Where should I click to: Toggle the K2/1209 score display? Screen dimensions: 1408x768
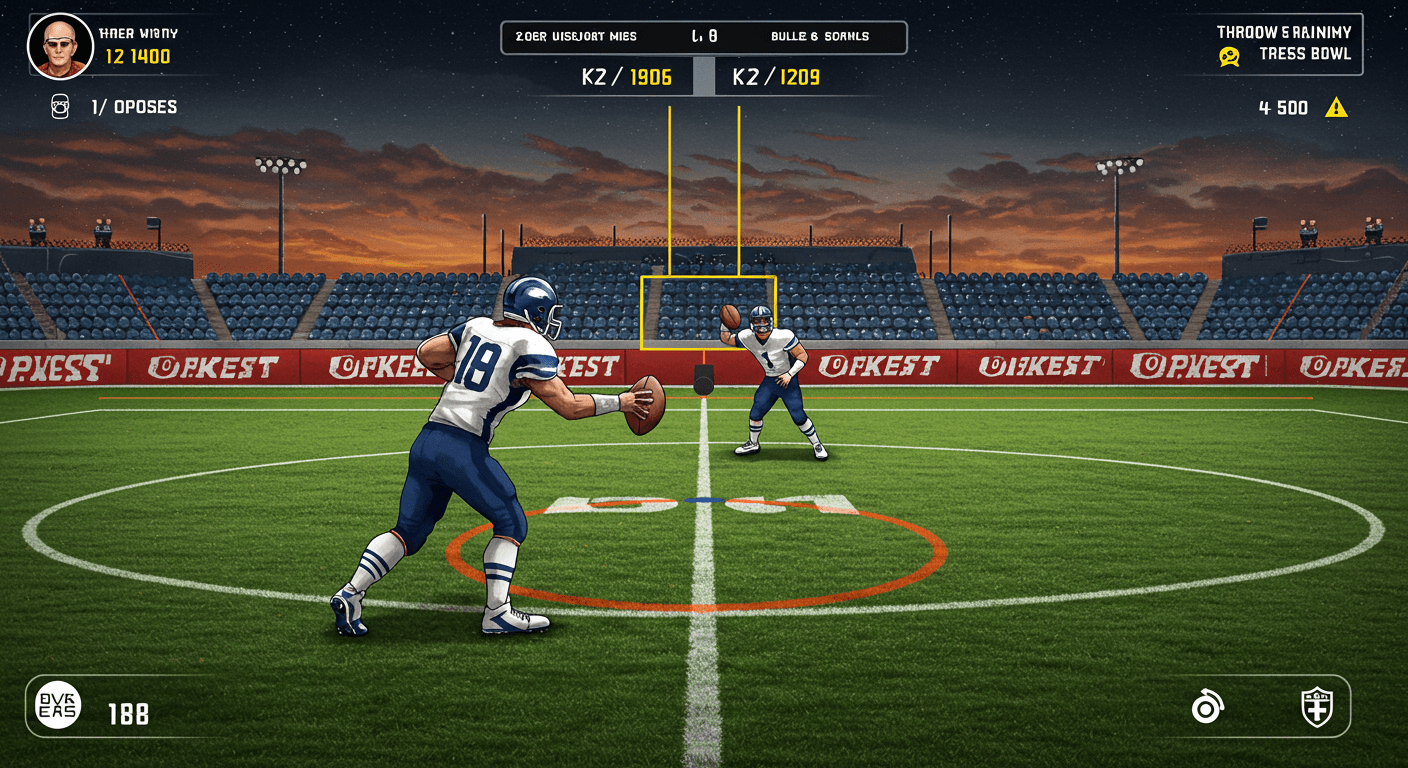775,77
